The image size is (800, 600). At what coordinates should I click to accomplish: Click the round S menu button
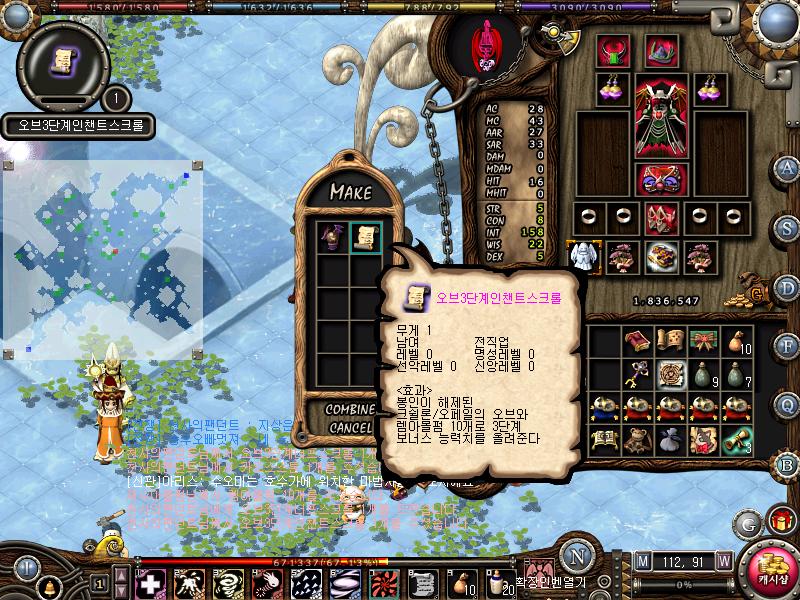point(787,226)
